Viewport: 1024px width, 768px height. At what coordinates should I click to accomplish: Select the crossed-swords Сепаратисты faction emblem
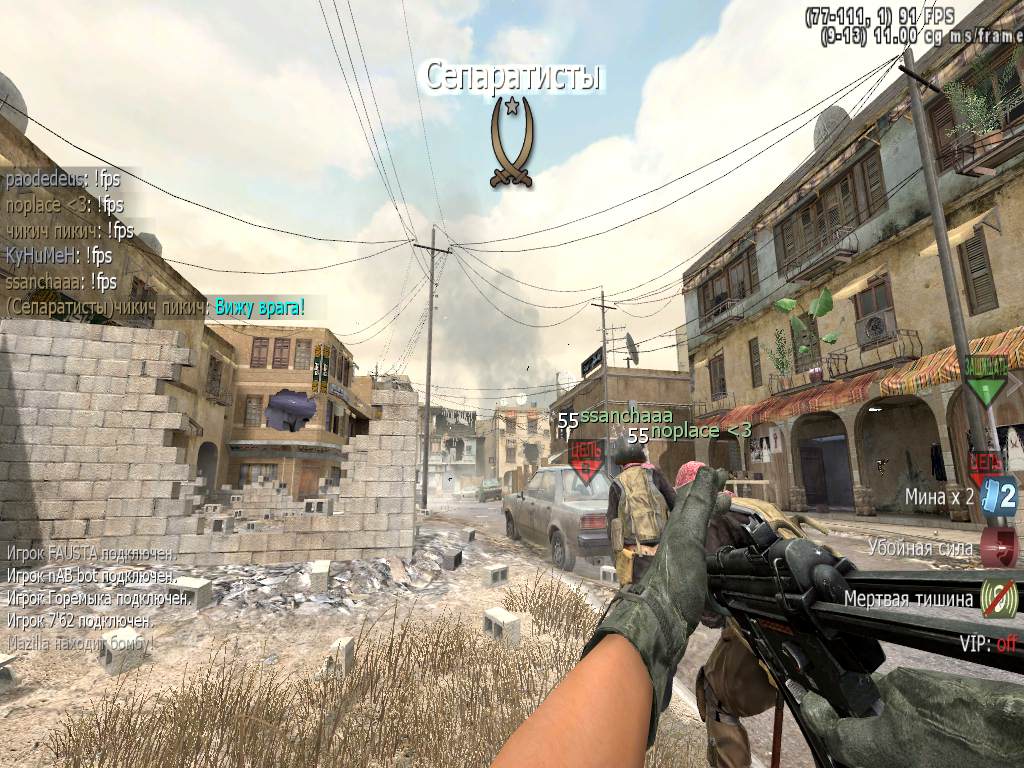tap(512, 142)
